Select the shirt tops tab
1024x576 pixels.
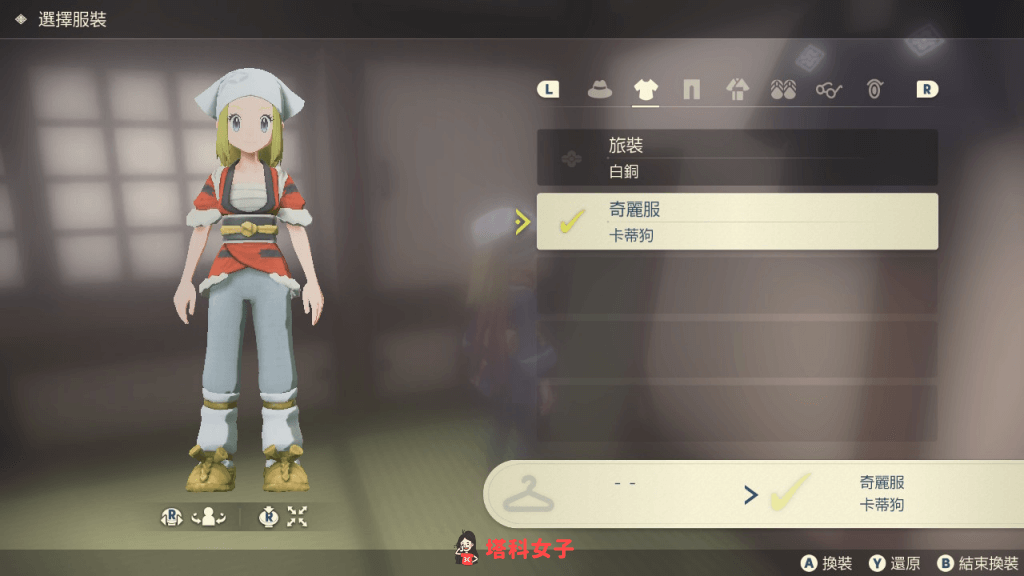pos(646,90)
